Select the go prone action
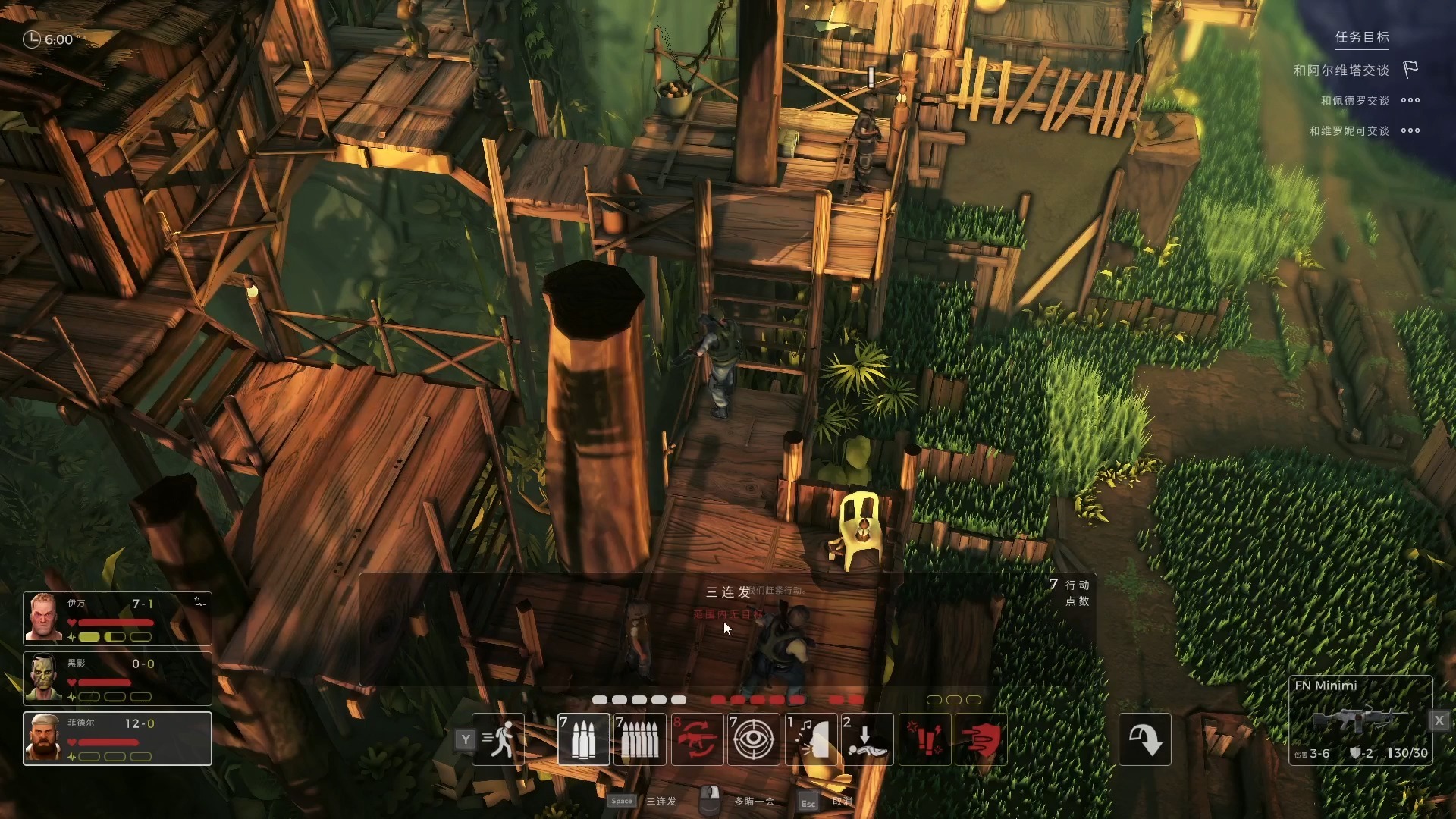 coord(868,739)
